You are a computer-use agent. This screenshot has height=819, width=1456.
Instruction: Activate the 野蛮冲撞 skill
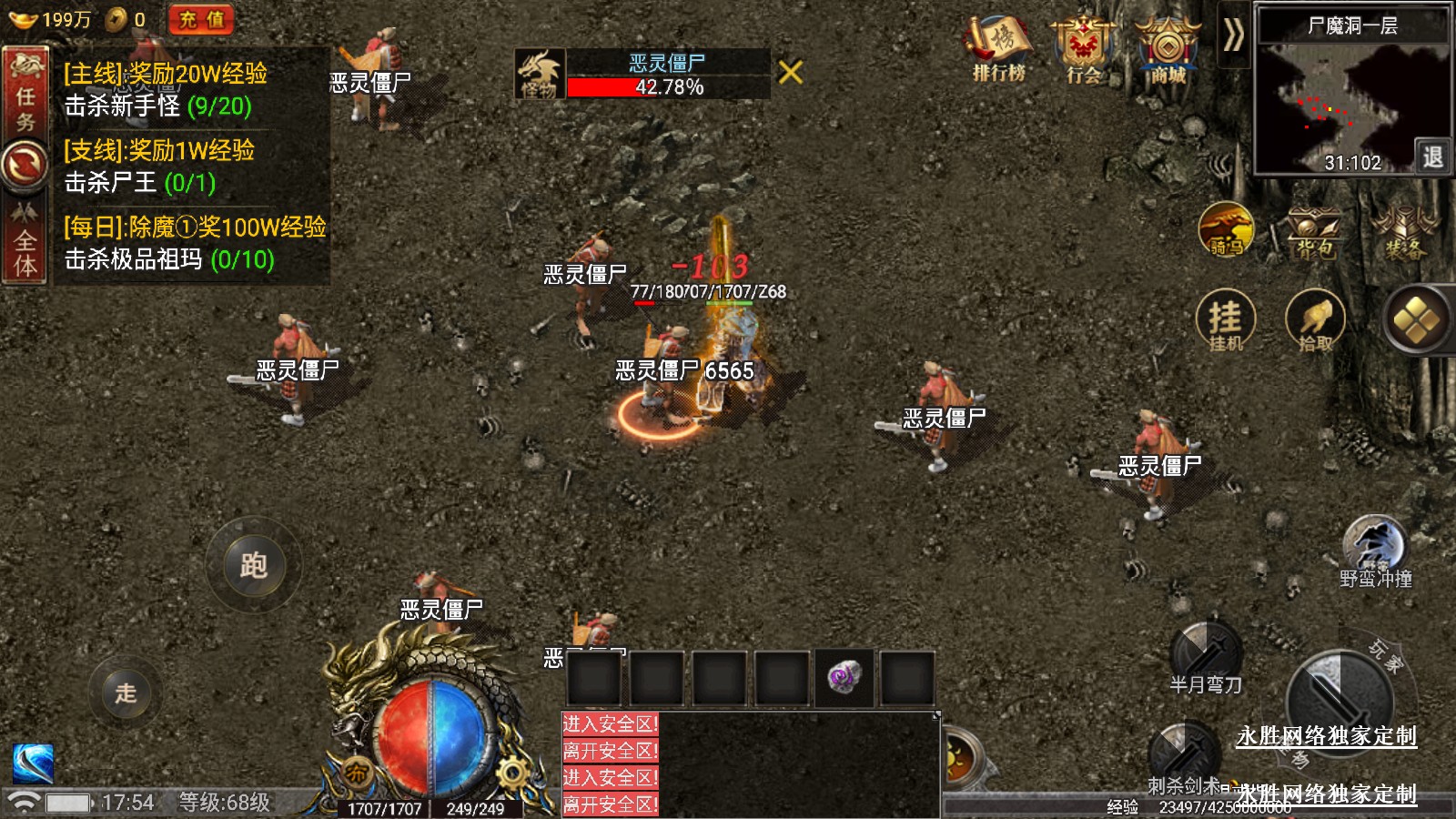[1375, 550]
